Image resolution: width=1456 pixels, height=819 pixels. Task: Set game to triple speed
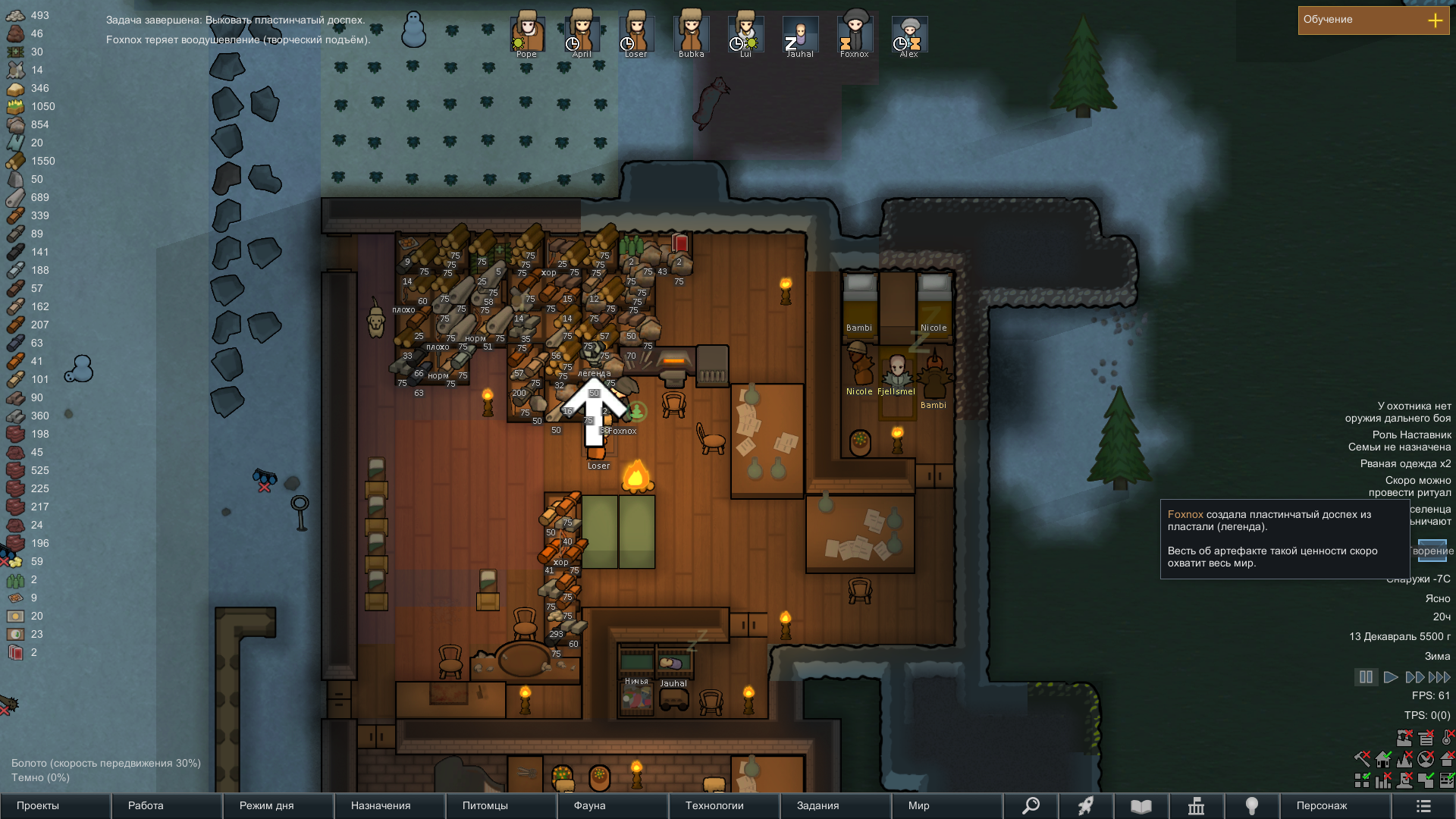(x=1439, y=677)
